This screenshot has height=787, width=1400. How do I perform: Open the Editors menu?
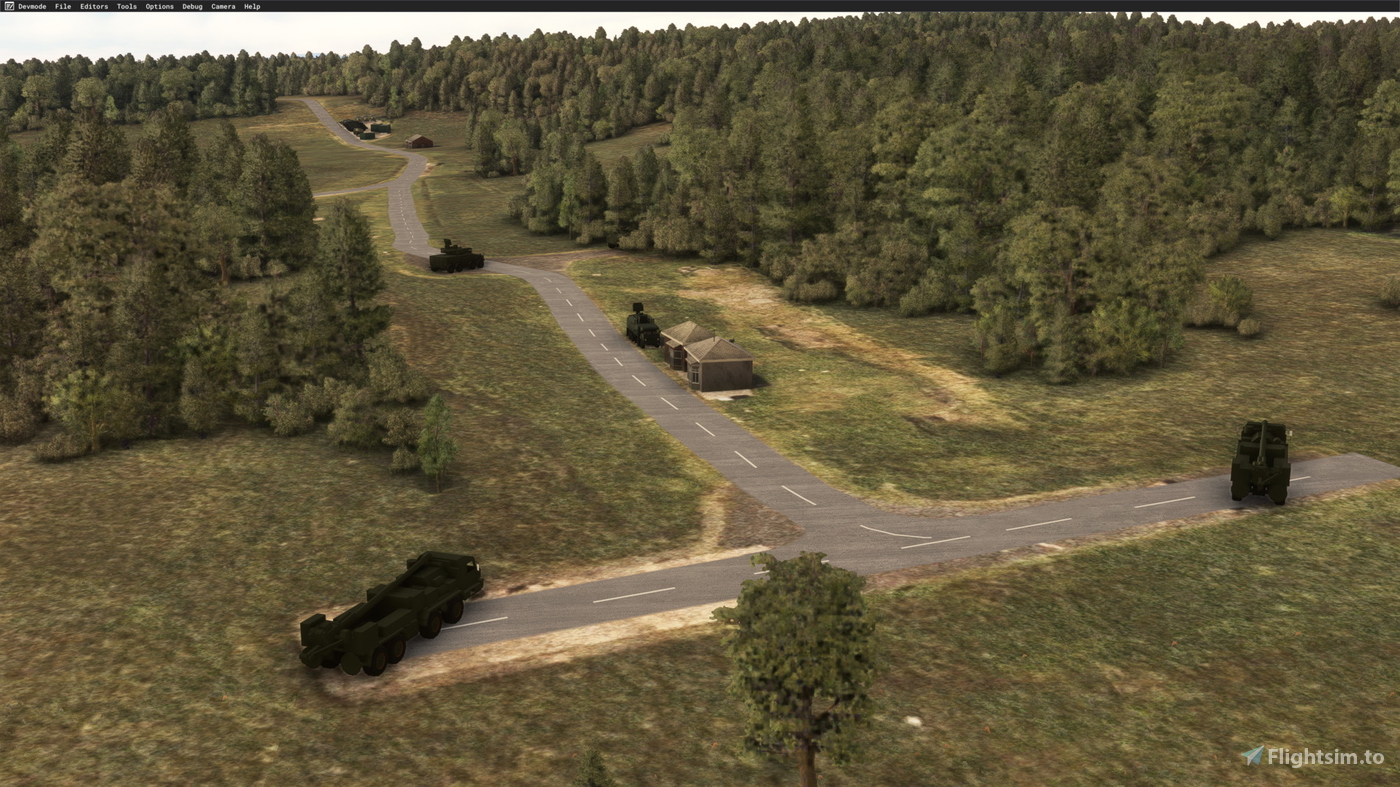tap(92, 4)
